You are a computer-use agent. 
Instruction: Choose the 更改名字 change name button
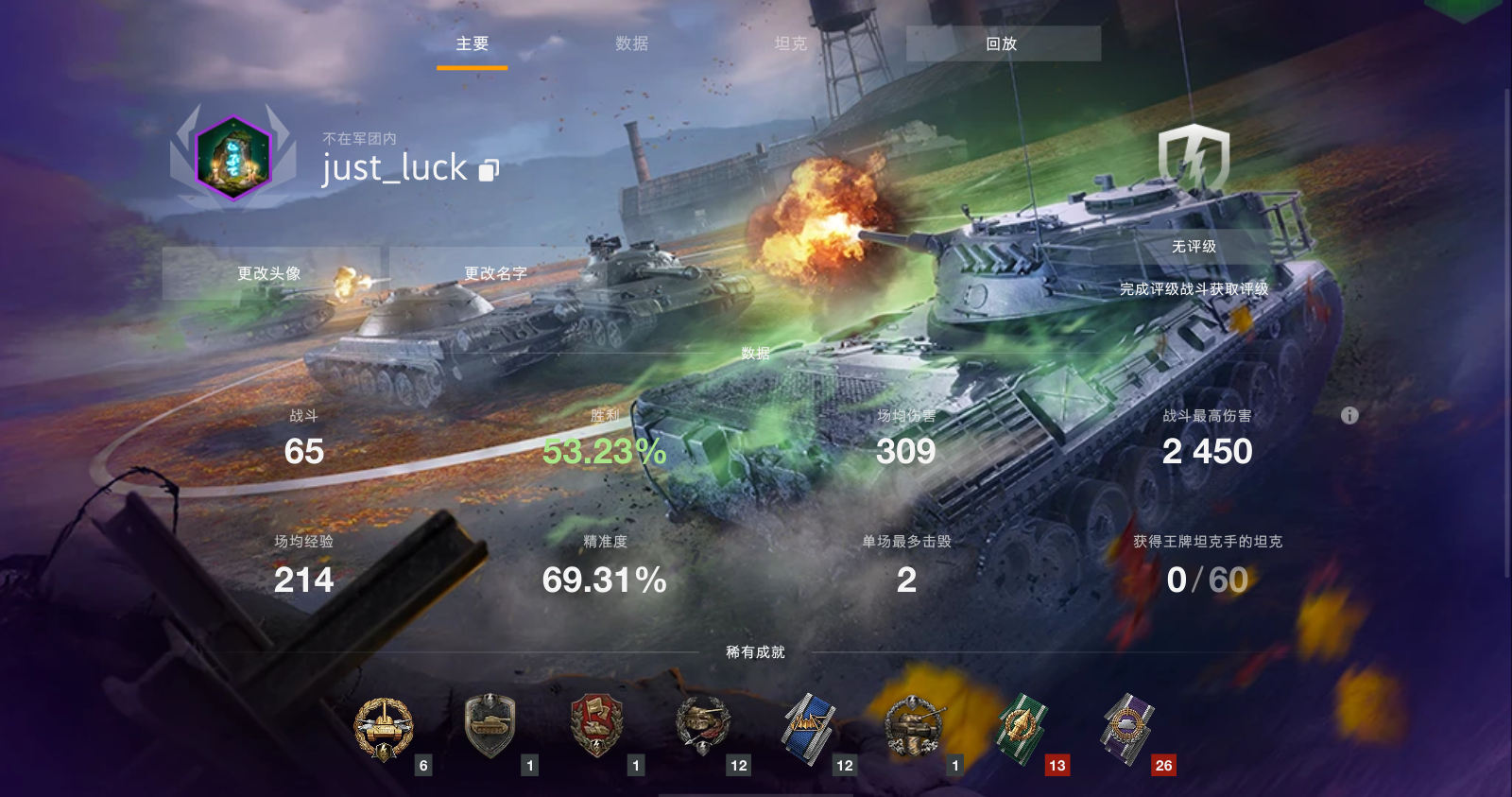pyautogui.click(x=495, y=273)
